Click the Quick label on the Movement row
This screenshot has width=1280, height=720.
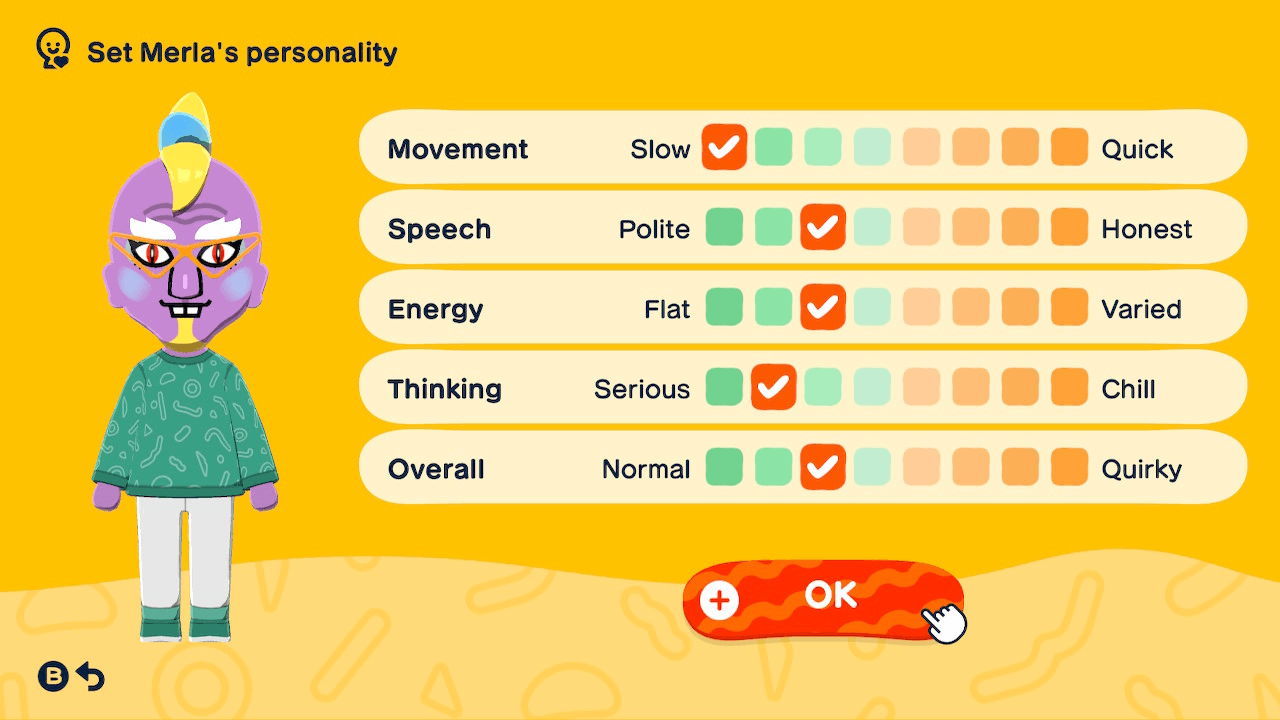click(1140, 148)
